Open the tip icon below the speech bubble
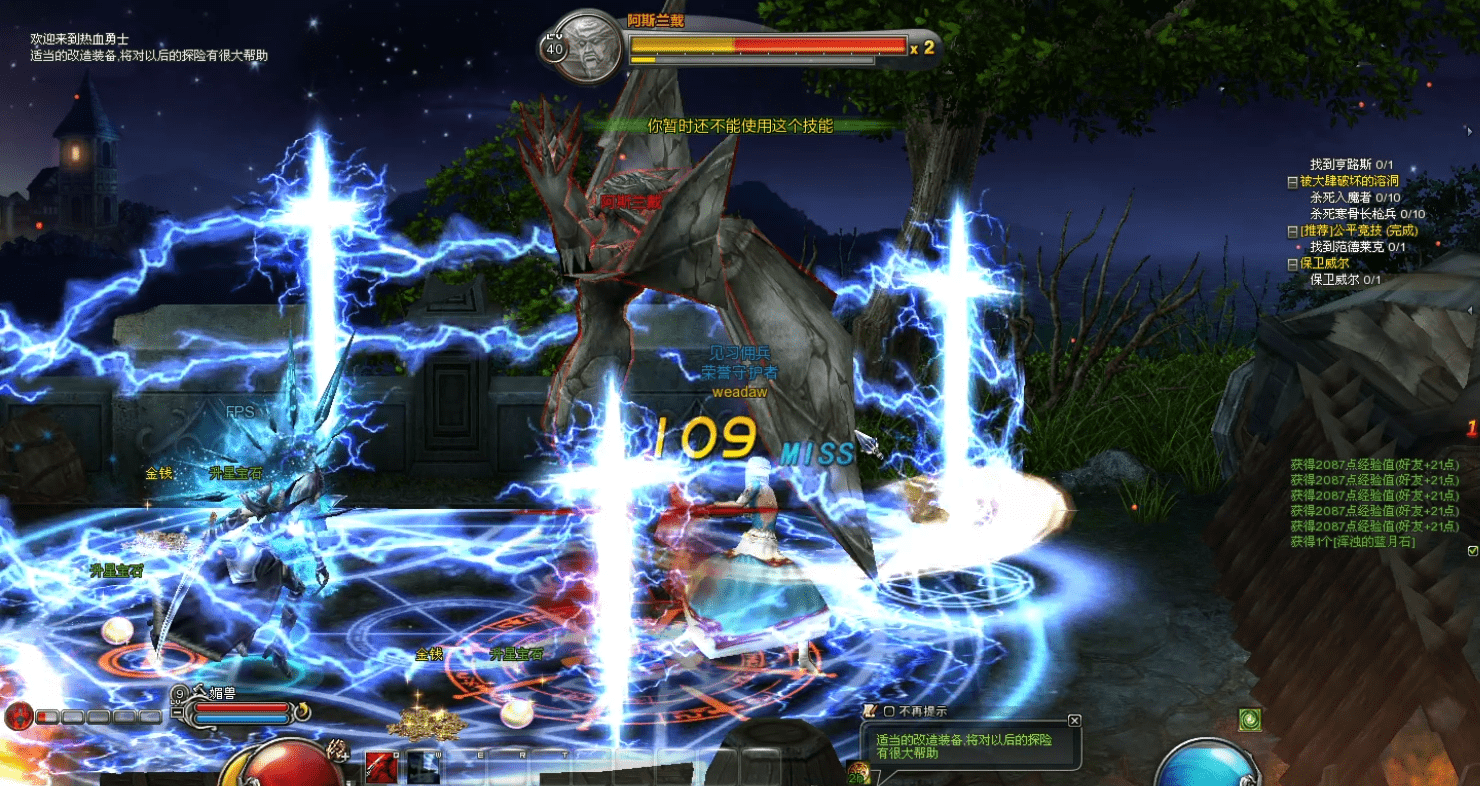 click(x=857, y=771)
